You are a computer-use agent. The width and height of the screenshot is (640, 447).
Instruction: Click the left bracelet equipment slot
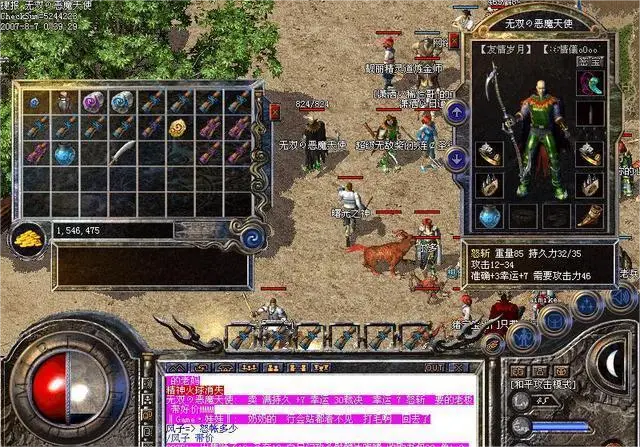[x=490, y=153]
